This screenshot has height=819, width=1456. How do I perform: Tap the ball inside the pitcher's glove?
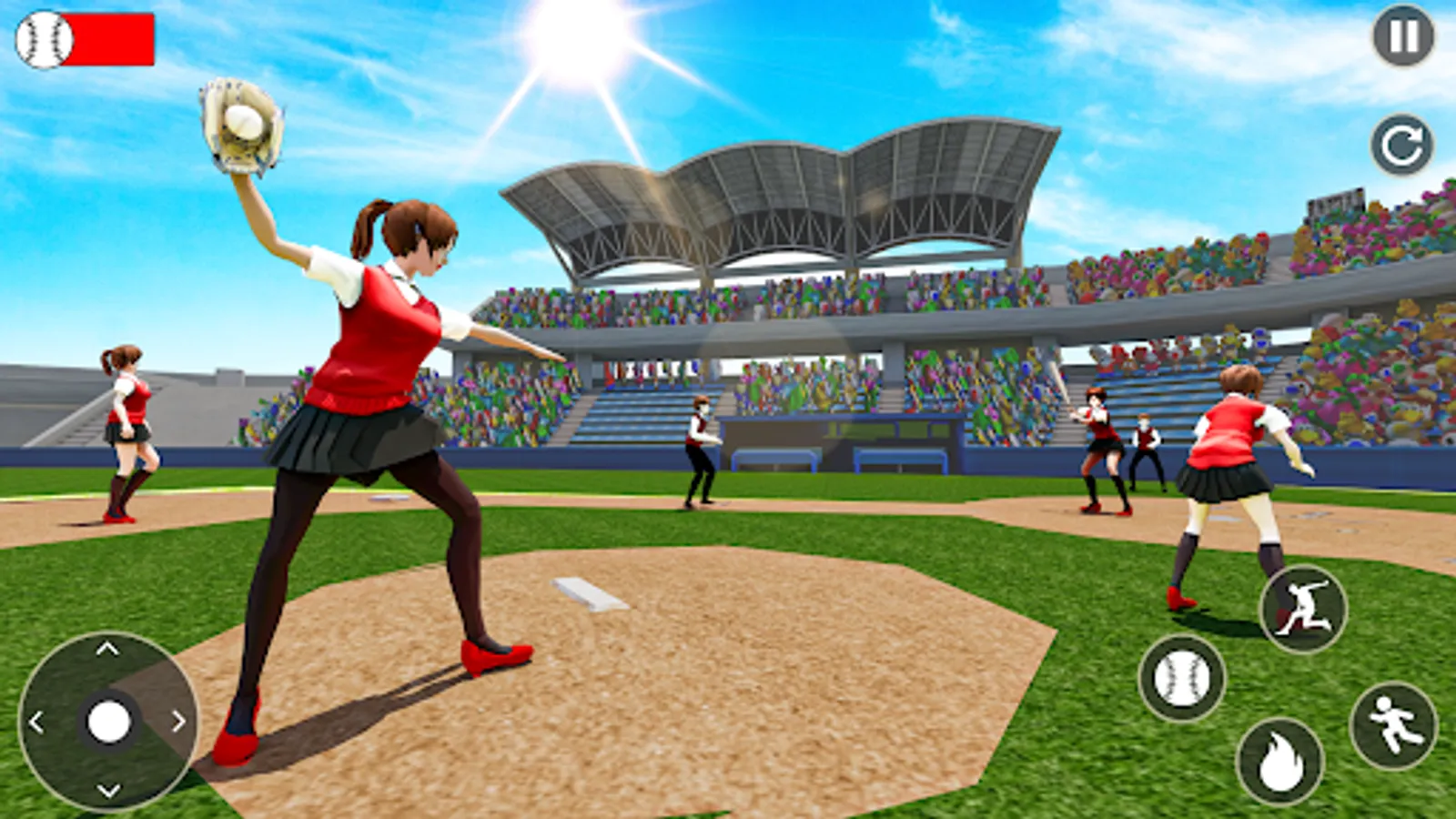[x=244, y=123]
